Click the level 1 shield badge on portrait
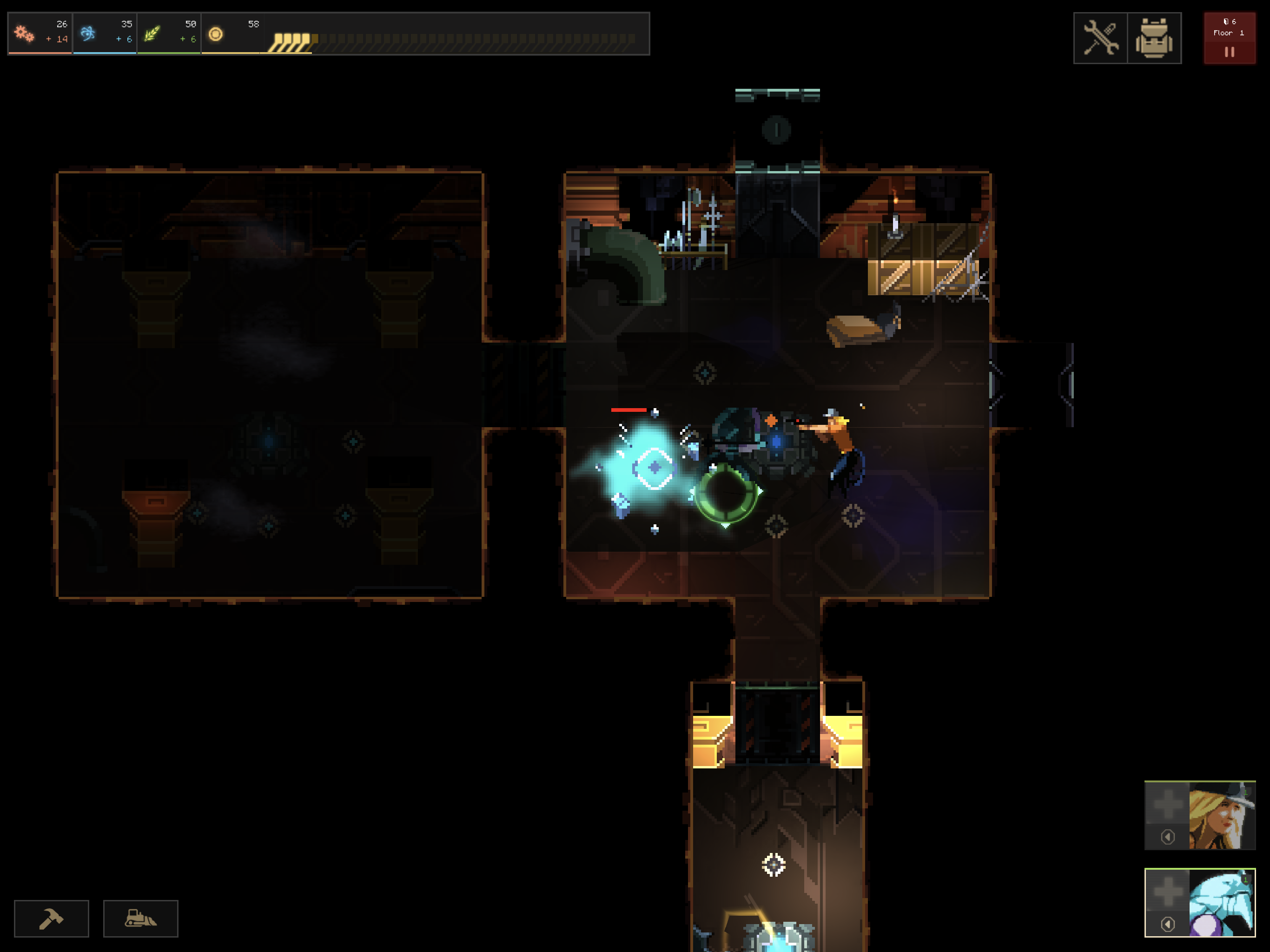 coord(1245,793)
